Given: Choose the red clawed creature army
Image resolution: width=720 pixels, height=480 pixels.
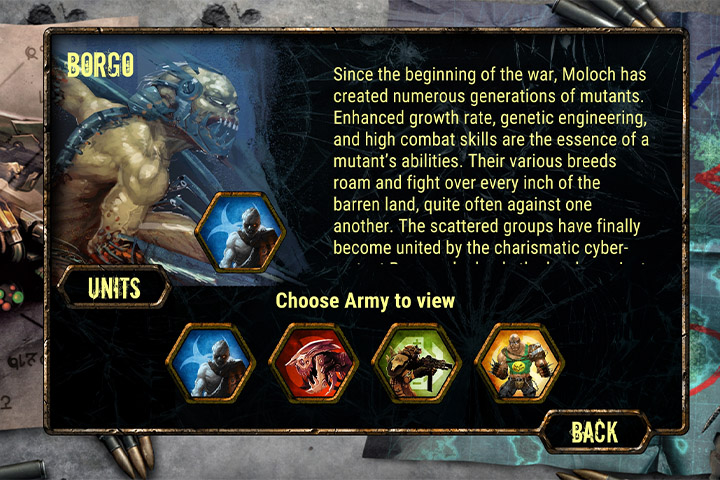Looking at the screenshot, I should 313,362.
